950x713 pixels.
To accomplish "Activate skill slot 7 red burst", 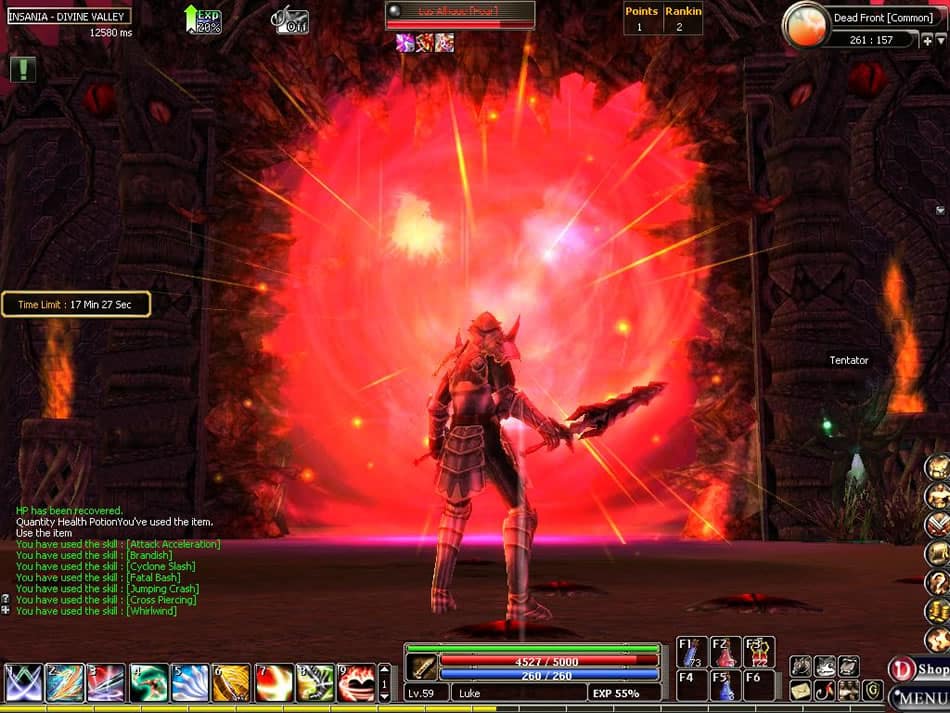I will (x=273, y=682).
